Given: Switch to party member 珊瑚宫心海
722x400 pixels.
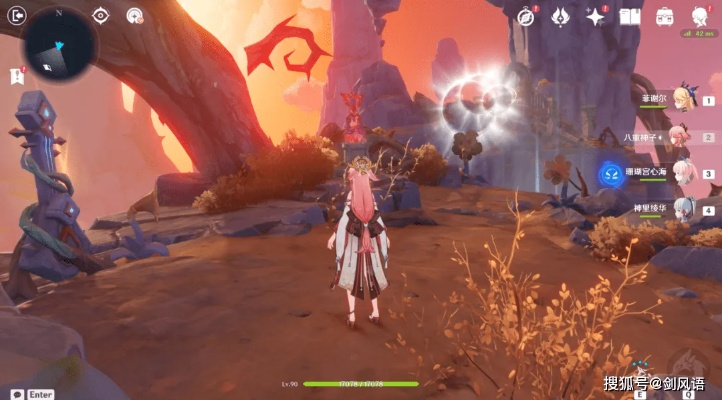Looking at the screenshot, I should coord(683,172).
